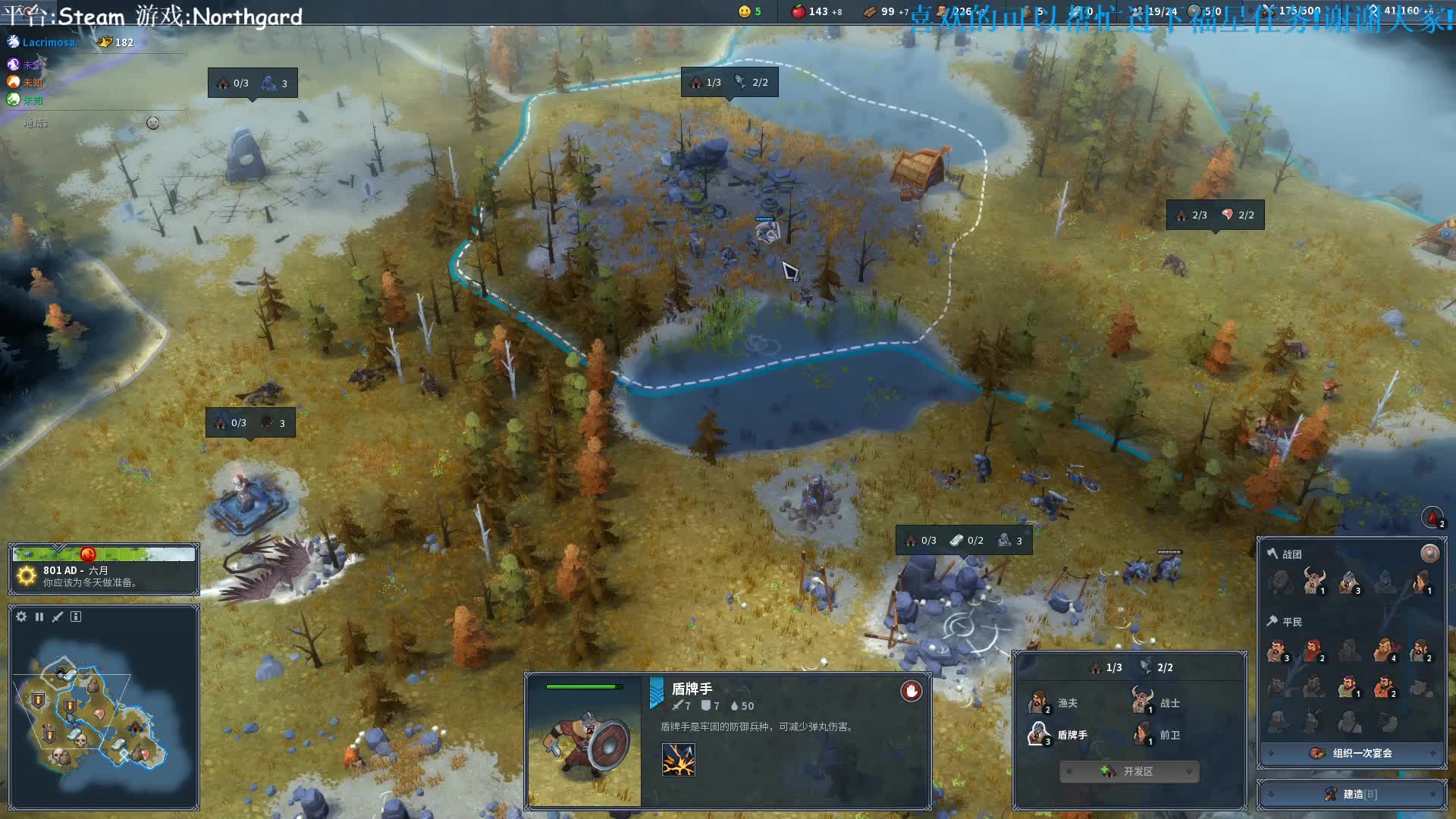Viewport: 1456px width, 819px height.
Task: Click the 开发区 develop area button
Action: [1129, 771]
